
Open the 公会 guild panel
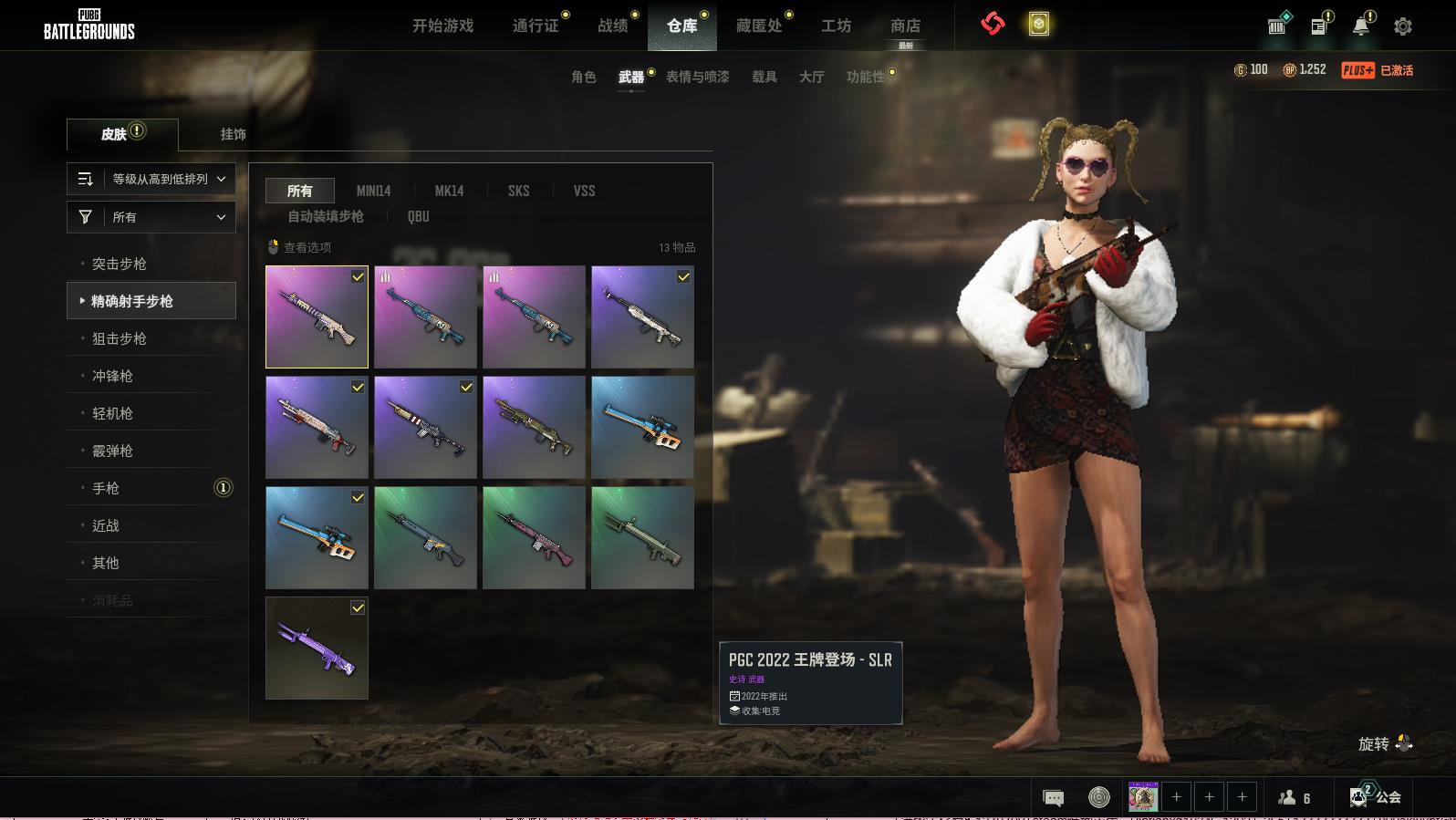tap(1376, 797)
